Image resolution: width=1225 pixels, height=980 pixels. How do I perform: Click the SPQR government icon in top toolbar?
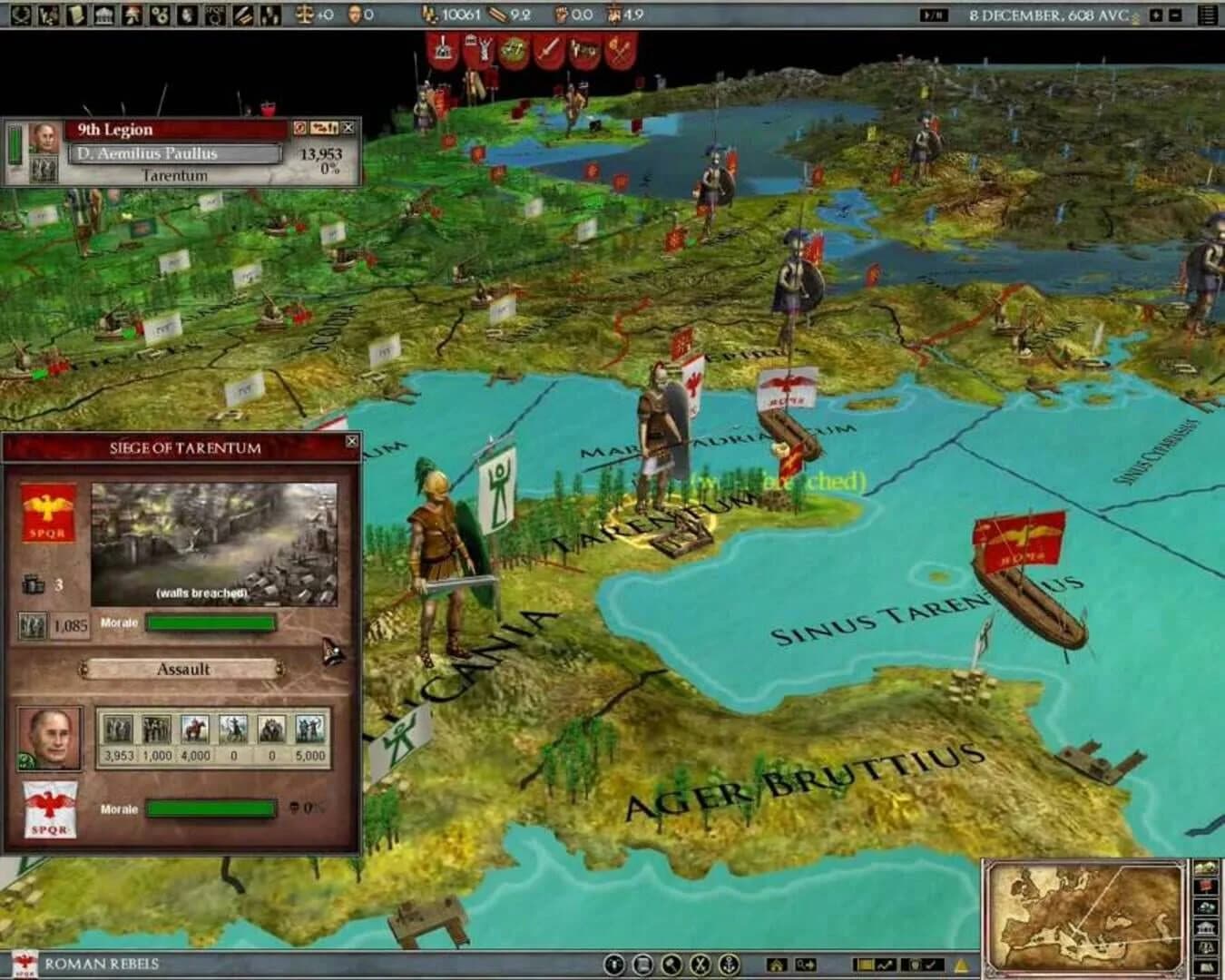pos(216,13)
